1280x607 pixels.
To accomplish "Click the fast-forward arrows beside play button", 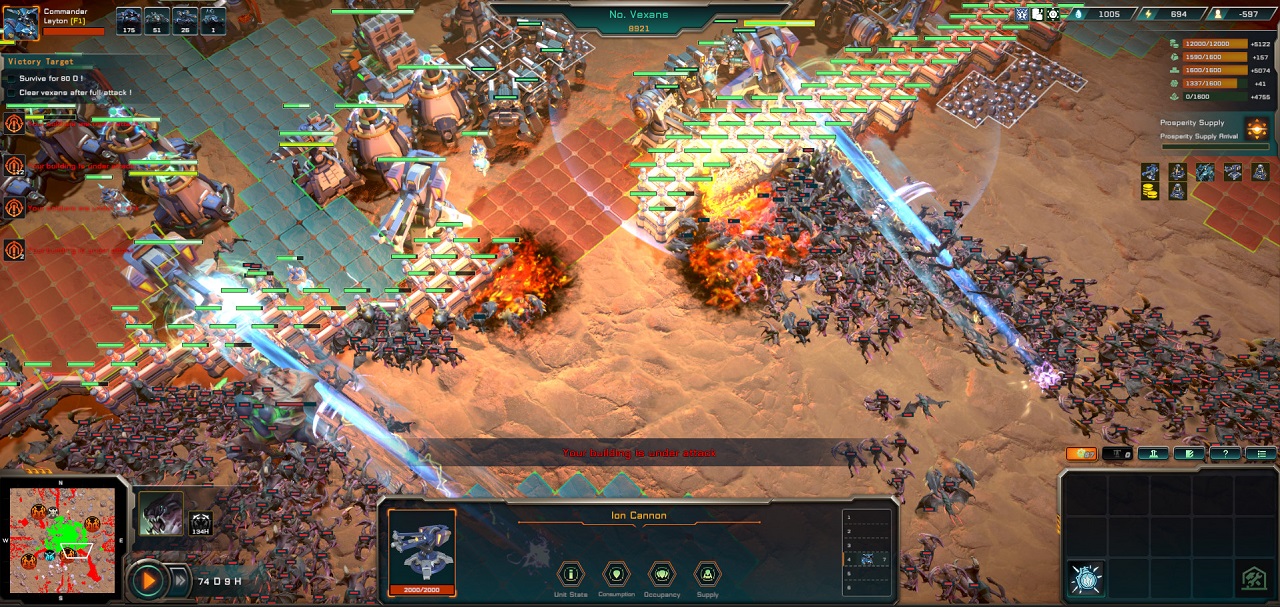I will pos(180,580).
